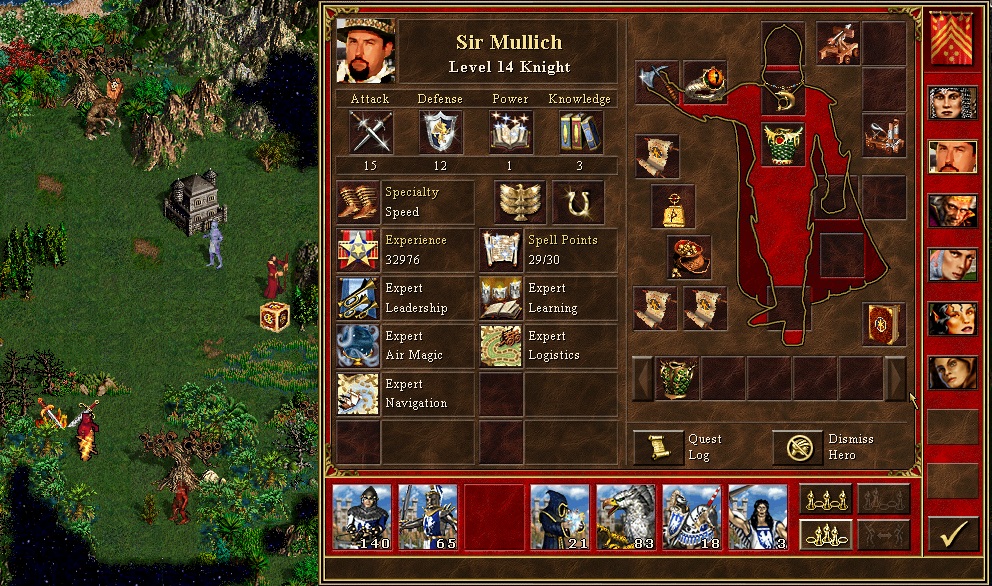The image size is (992, 586).
Task: Select Expert Leadership skill
Action: point(358,298)
